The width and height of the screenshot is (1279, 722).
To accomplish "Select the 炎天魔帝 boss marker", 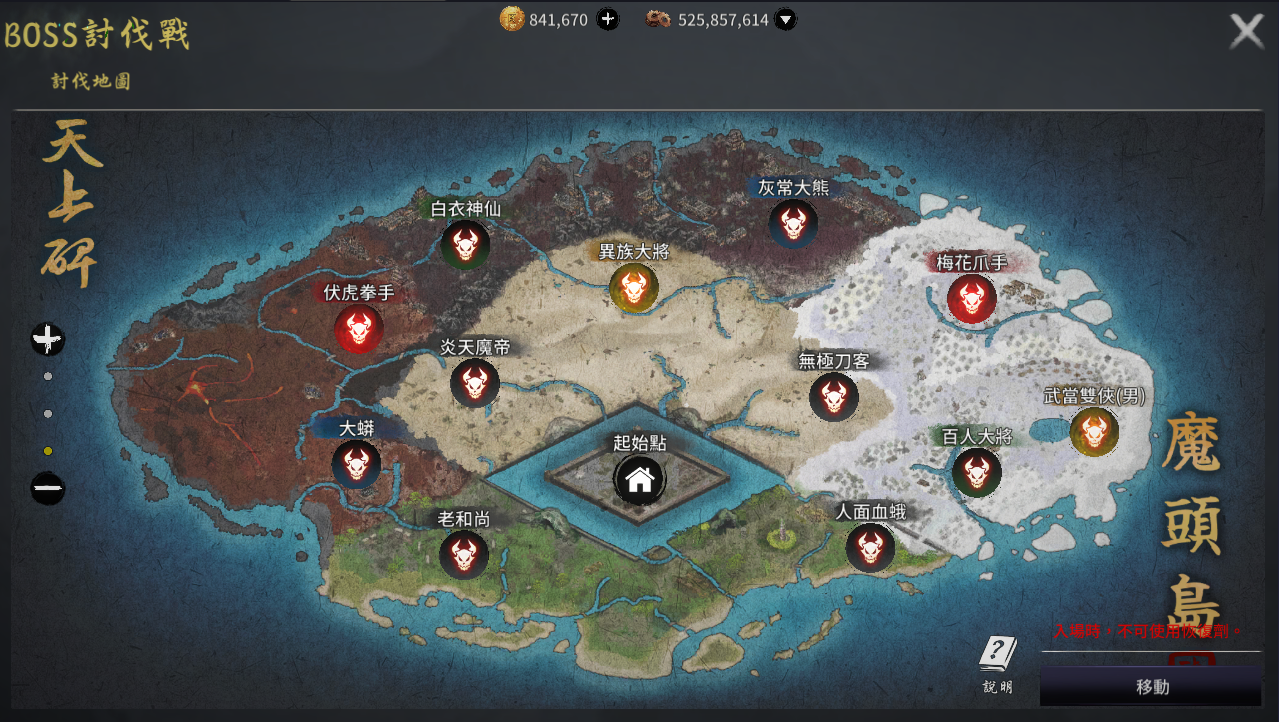I will [475, 383].
